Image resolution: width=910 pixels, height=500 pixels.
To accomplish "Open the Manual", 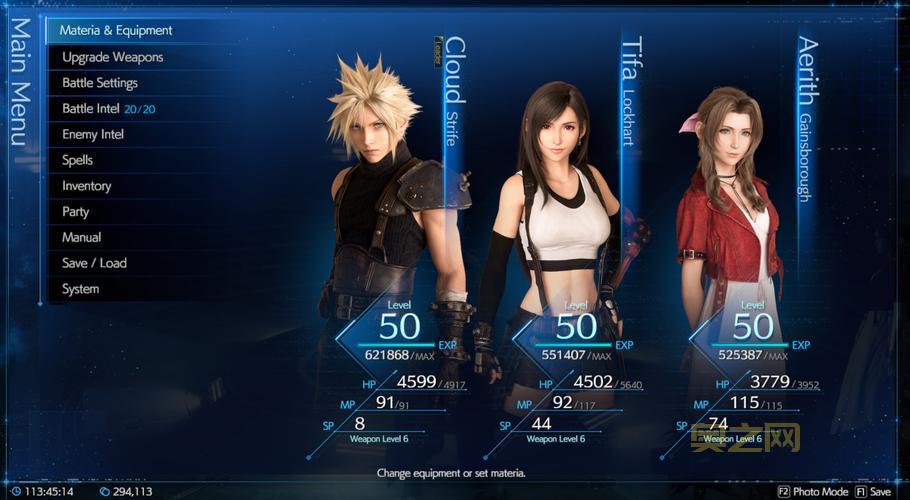I will (x=82, y=238).
